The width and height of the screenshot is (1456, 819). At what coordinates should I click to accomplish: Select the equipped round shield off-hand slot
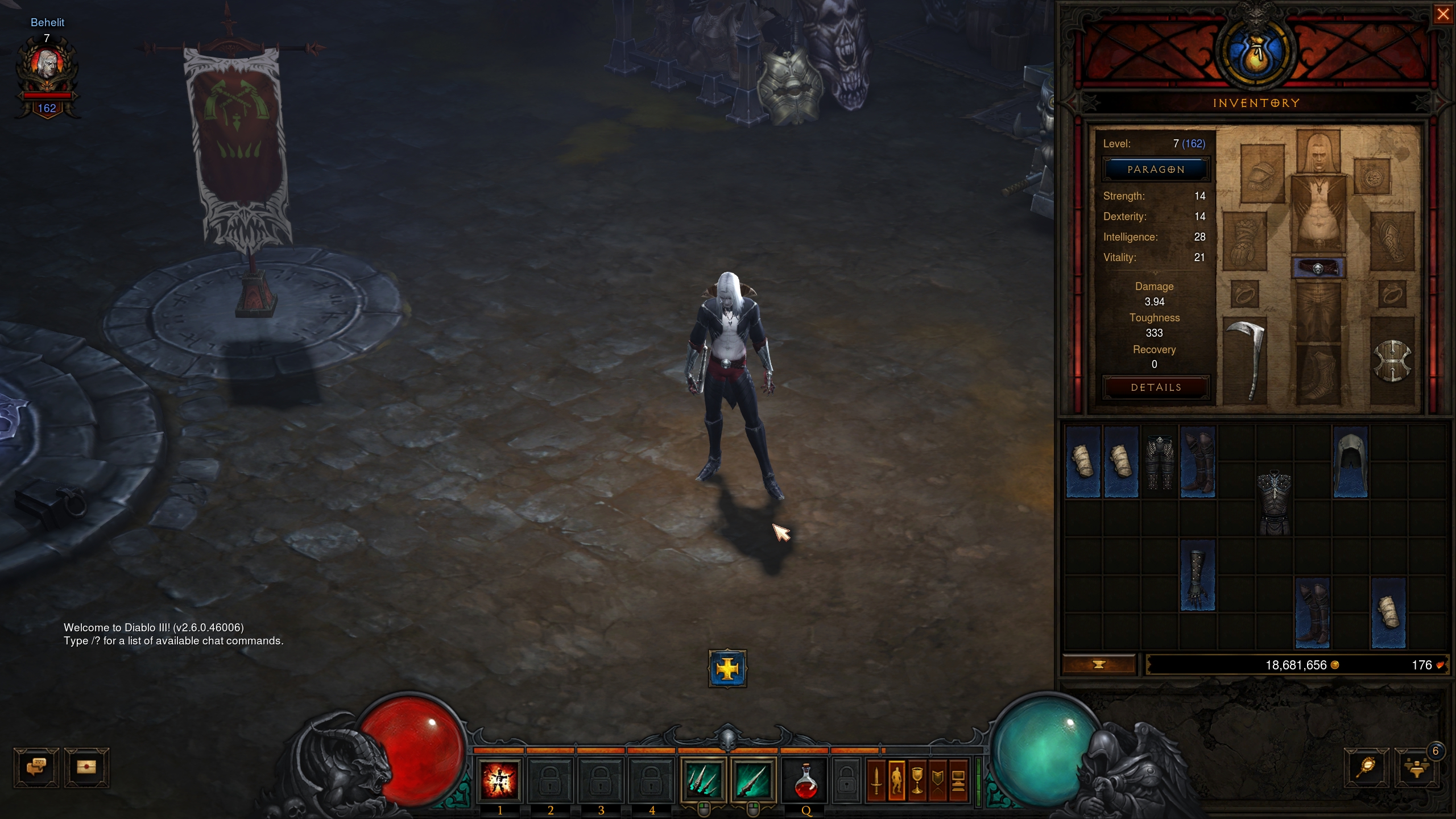click(x=1392, y=361)
